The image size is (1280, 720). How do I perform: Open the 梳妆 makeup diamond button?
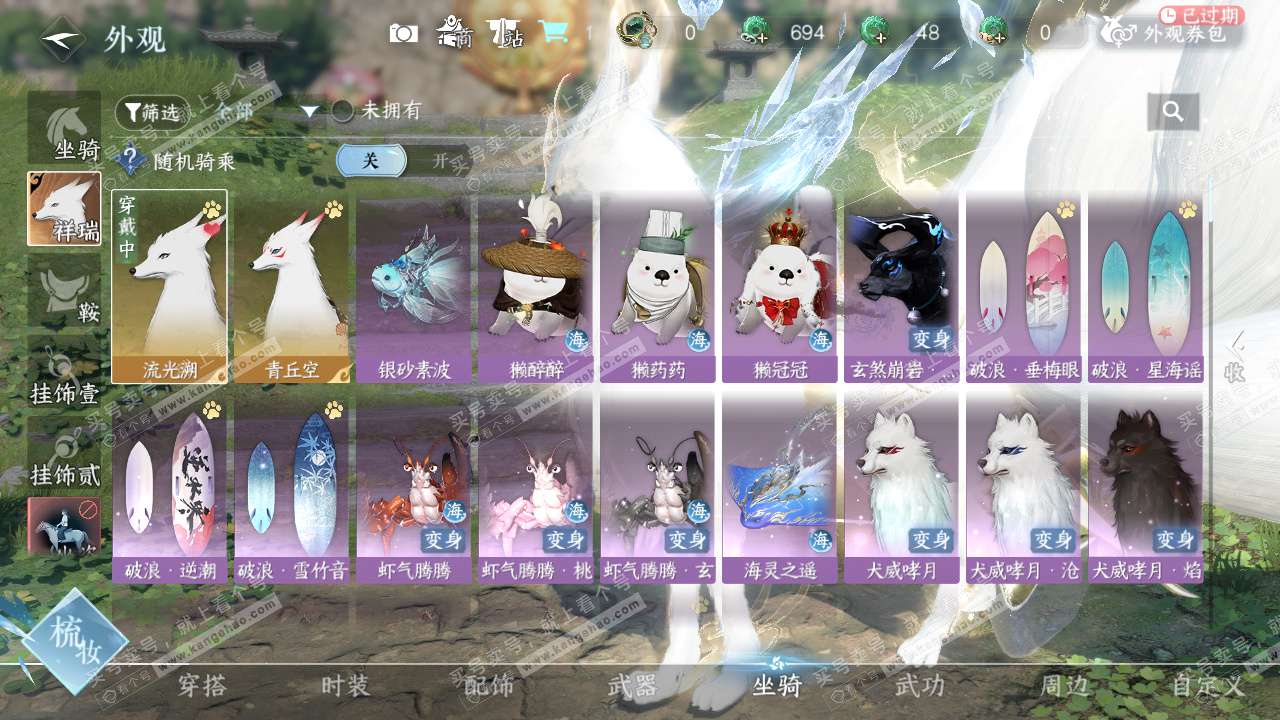coord(76,640)
